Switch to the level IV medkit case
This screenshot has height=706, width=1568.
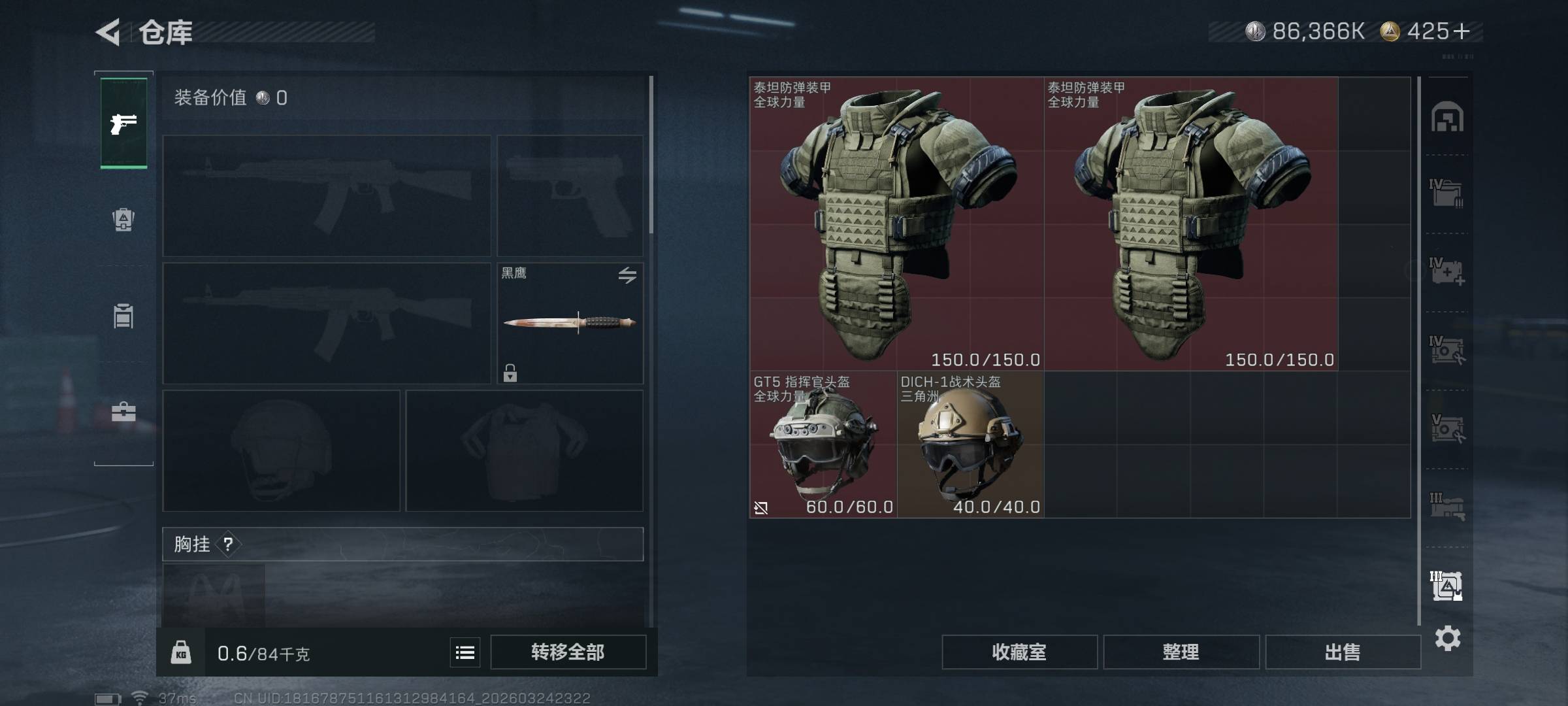1447,272
